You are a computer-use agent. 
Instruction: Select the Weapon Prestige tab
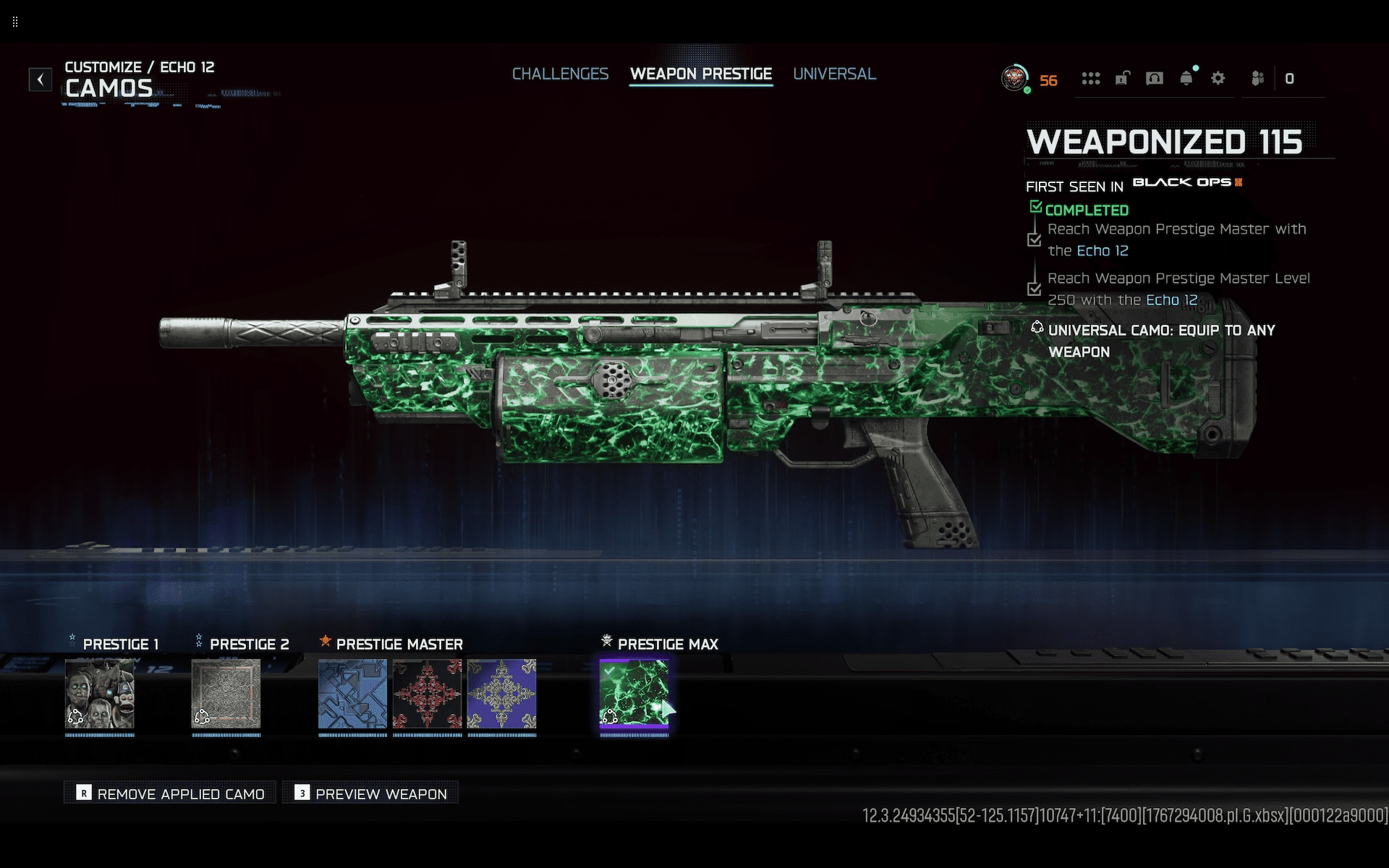[x=700, y=74]
